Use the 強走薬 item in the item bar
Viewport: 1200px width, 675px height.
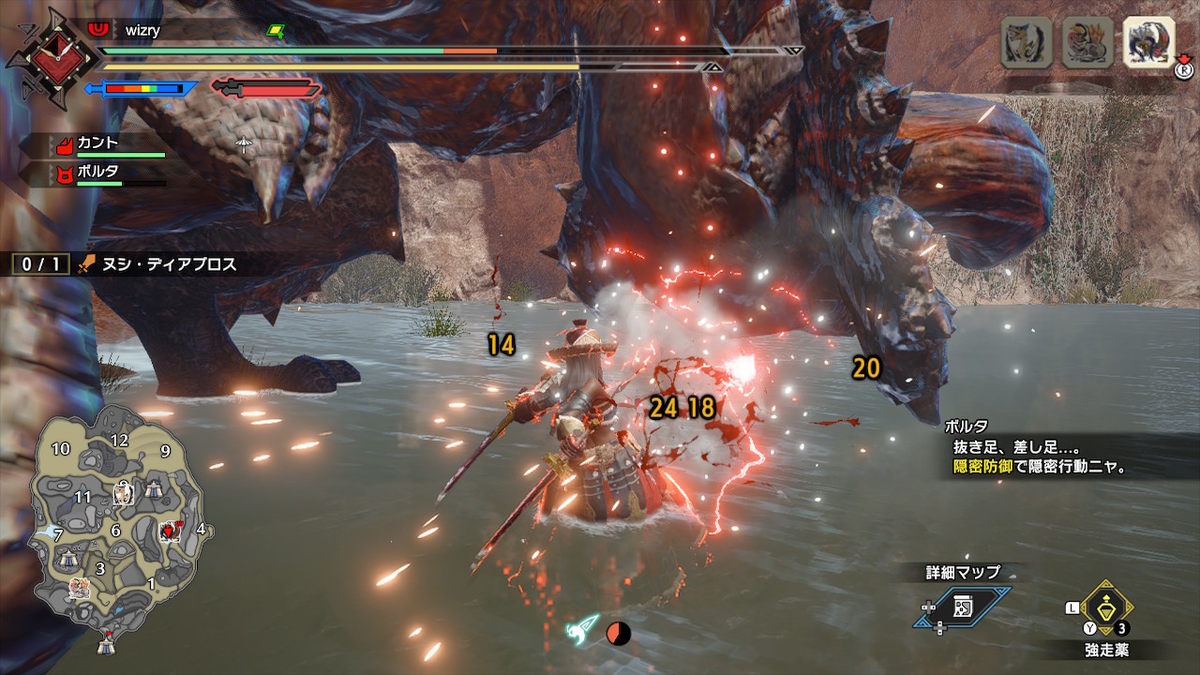click(1106, 606)
